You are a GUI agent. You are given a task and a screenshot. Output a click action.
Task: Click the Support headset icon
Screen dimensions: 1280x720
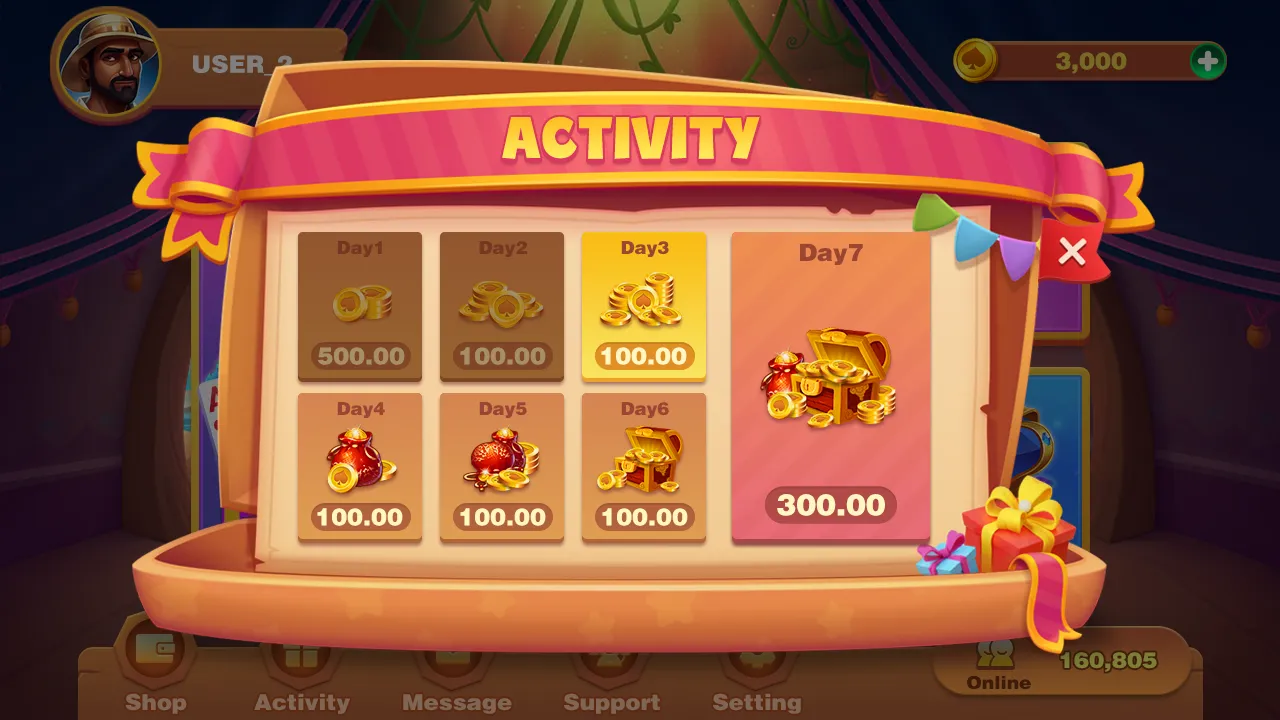point(611,660)
